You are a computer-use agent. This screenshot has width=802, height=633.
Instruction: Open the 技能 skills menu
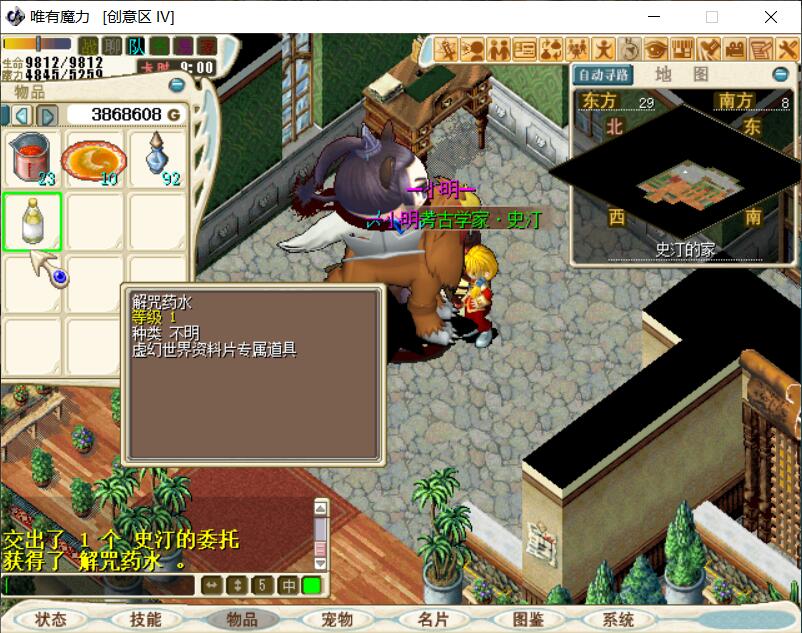tap(145, 619)
